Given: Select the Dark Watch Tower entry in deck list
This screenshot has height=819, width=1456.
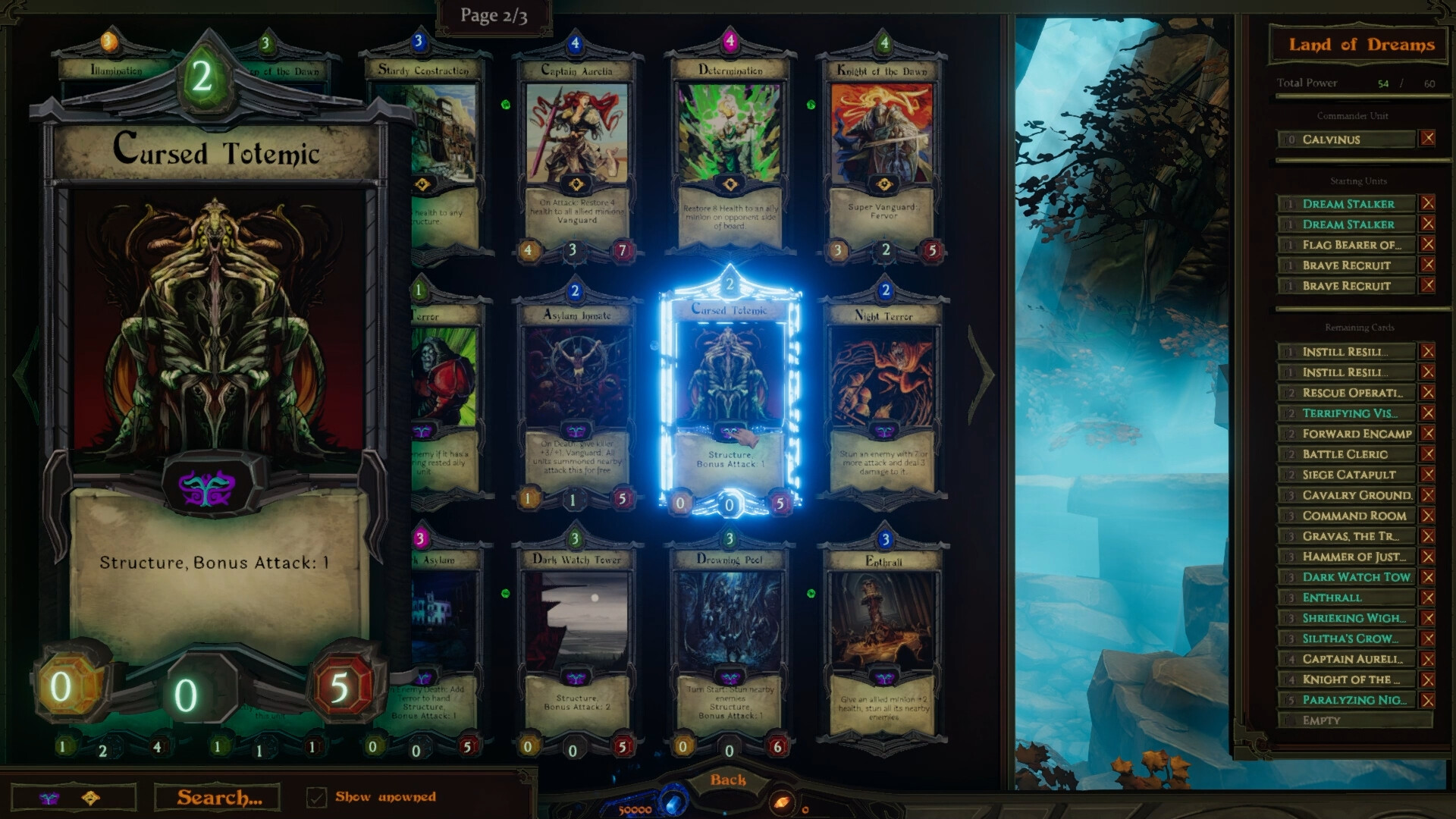Looking at the screenshot, I should 1348,577.
